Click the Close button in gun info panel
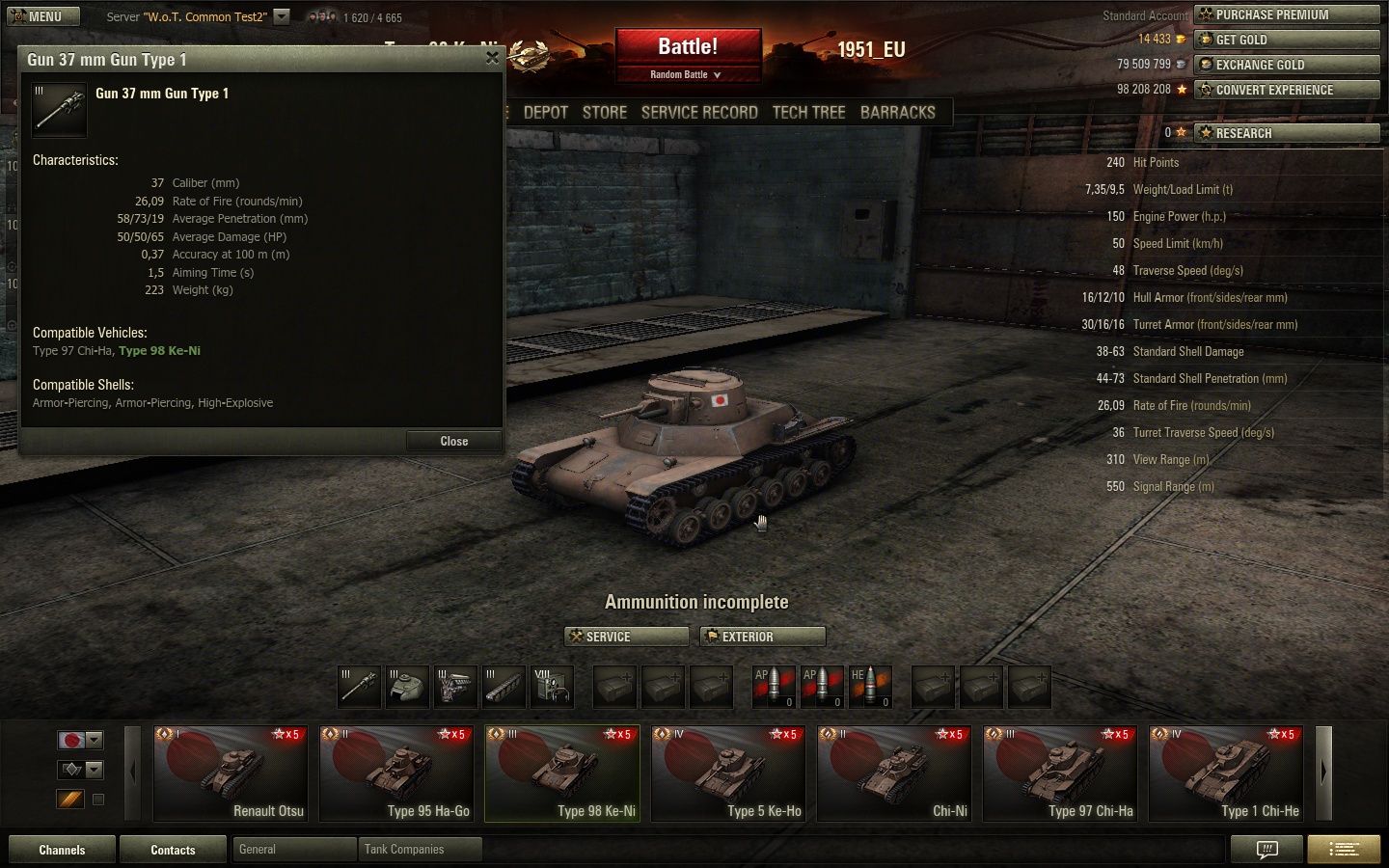 (453, 441)
